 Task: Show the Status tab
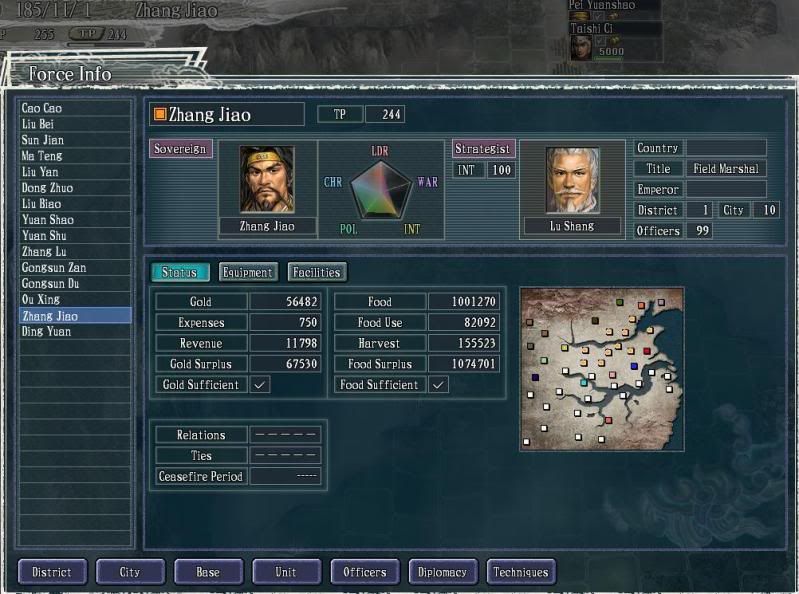point(180,272)
